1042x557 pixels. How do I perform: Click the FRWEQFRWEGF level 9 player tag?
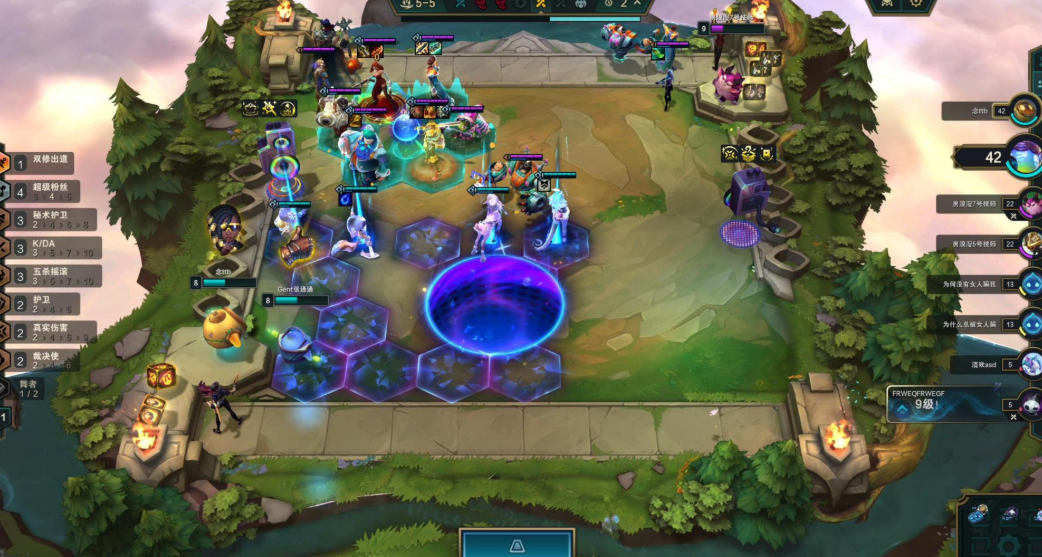945,402
